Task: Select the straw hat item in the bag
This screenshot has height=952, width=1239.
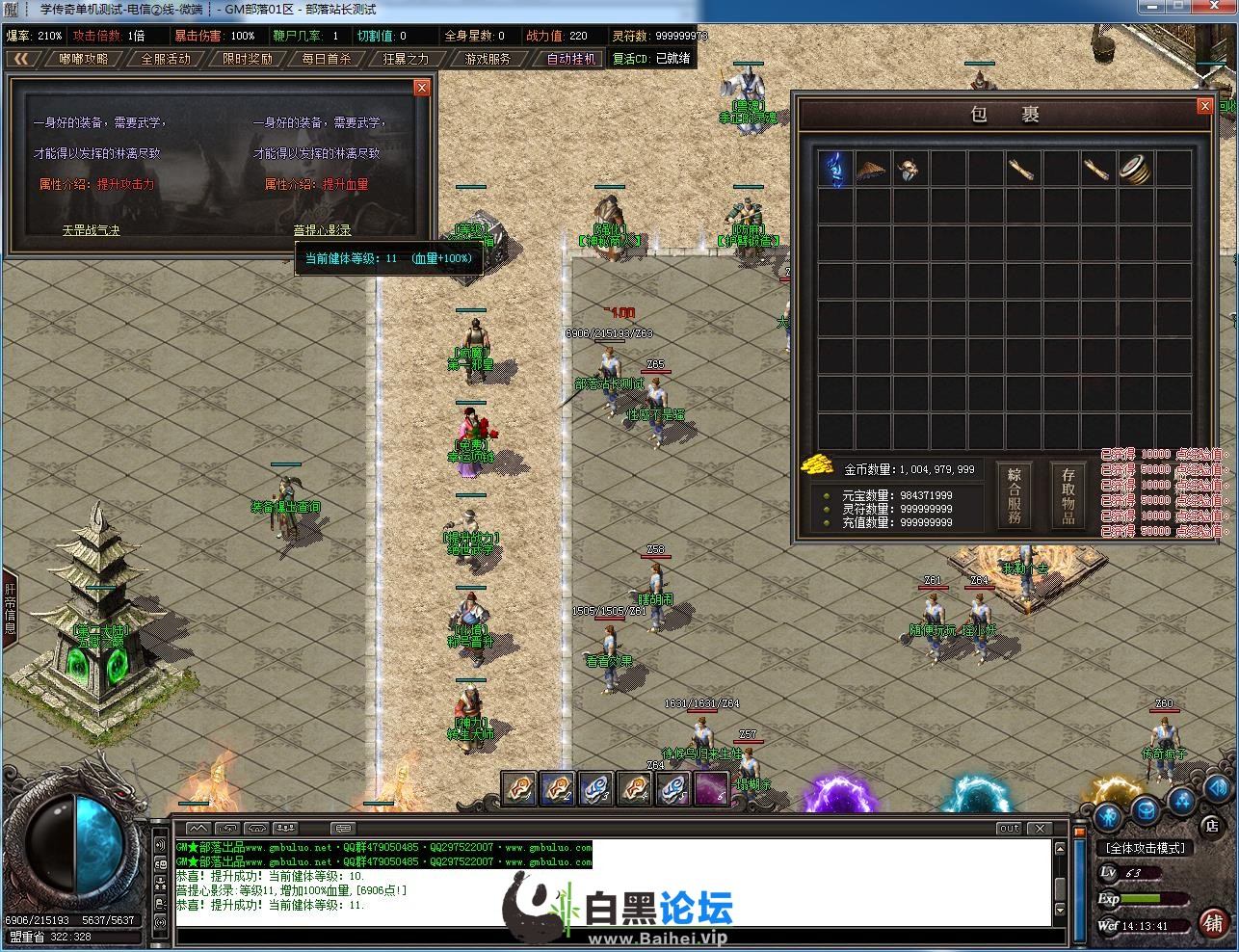Action: point(872,169)
